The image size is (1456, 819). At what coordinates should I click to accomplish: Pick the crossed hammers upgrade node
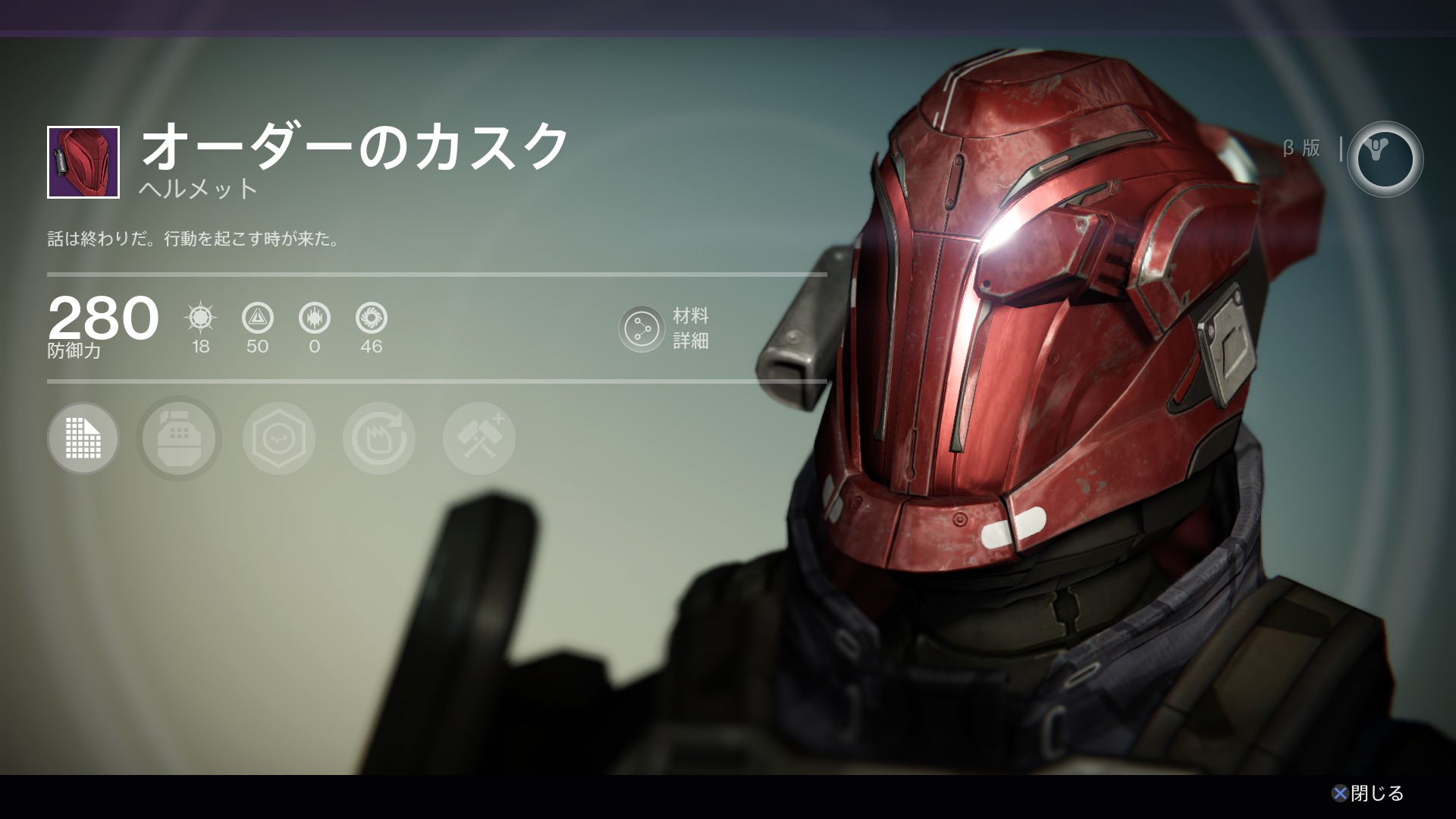point(479,438)
